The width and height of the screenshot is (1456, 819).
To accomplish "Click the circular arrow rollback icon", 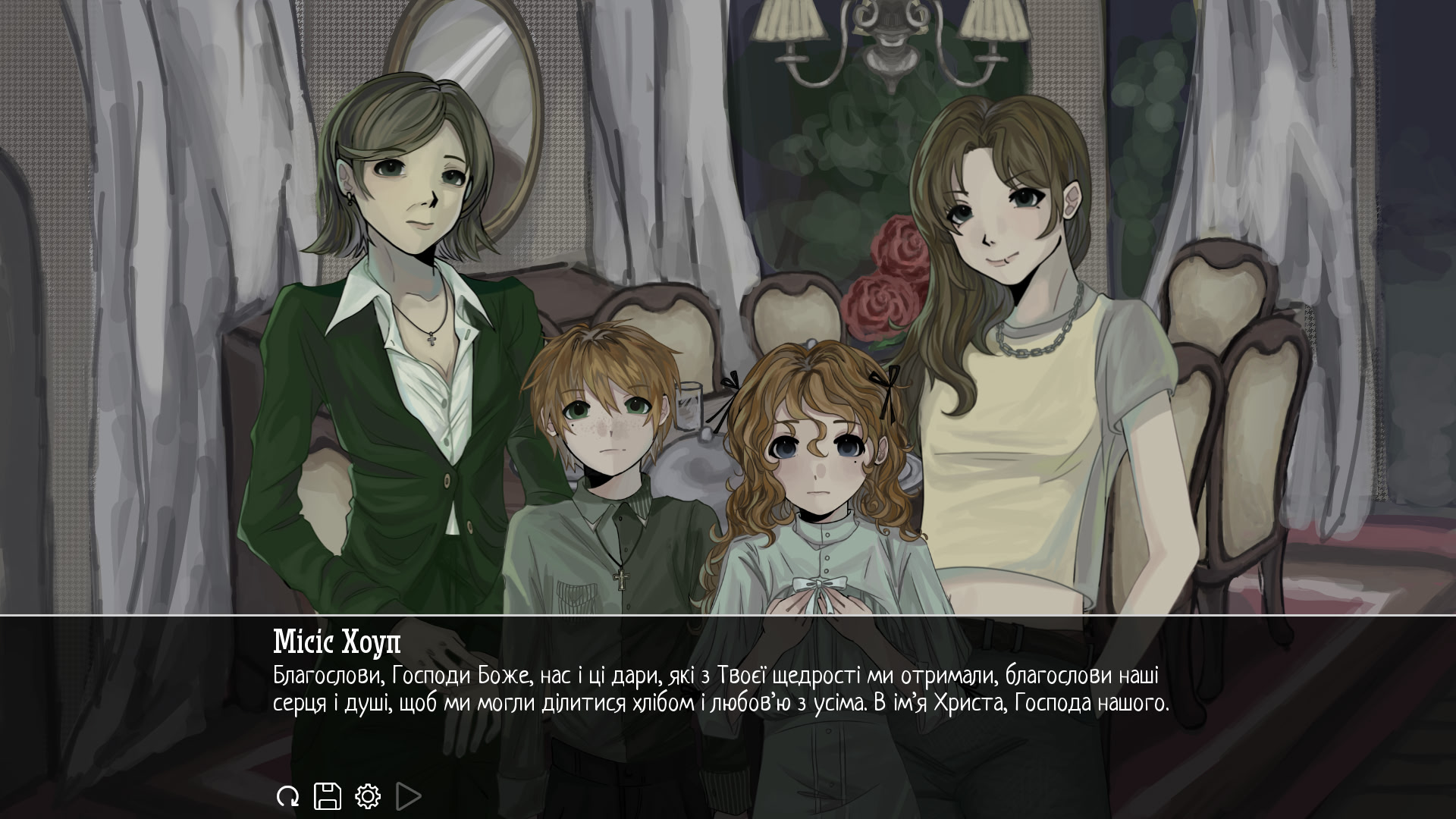I will (x=287, y=796).
